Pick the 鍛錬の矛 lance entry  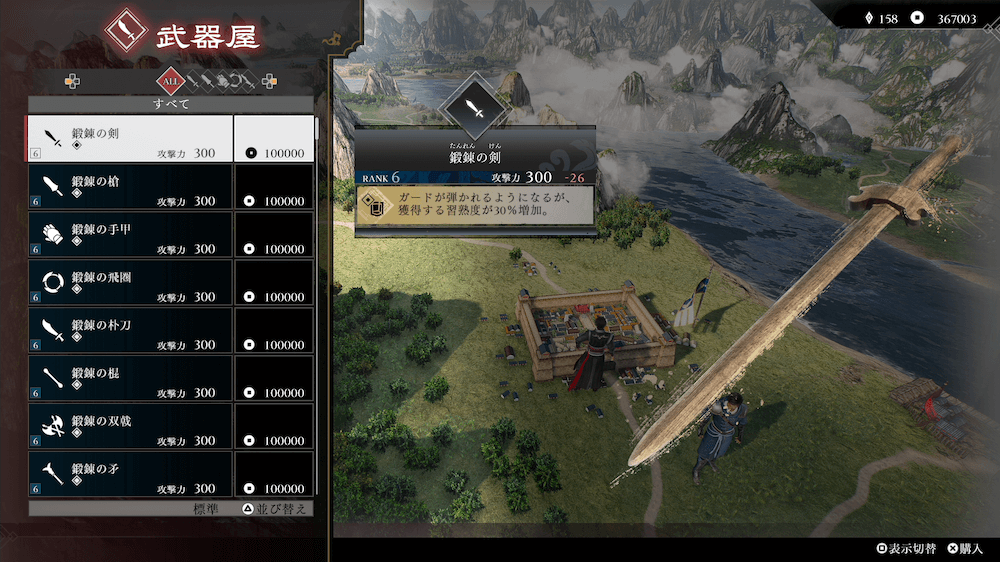click(x=130, y=472)
